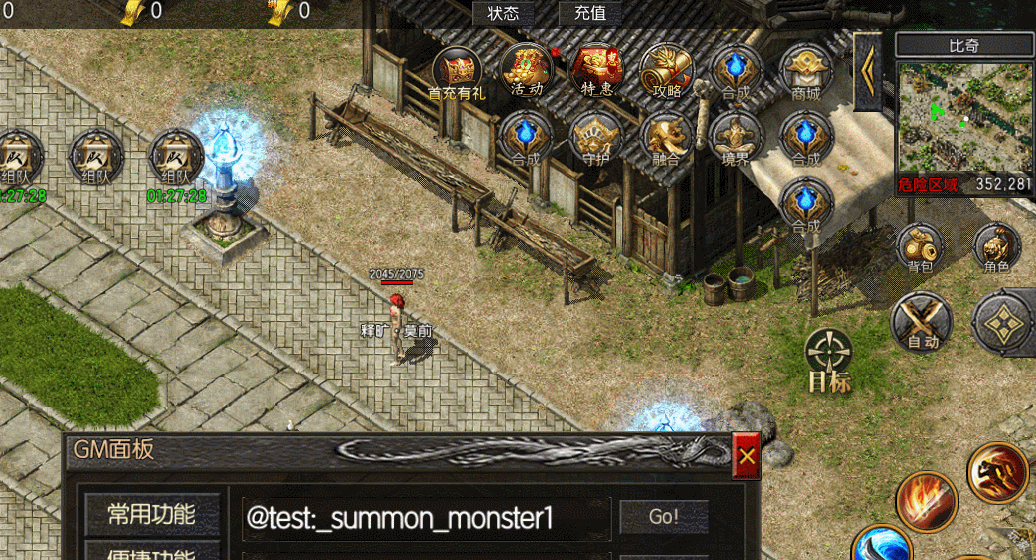
Task: Open the 背包 bag icon
Action: 920,248
